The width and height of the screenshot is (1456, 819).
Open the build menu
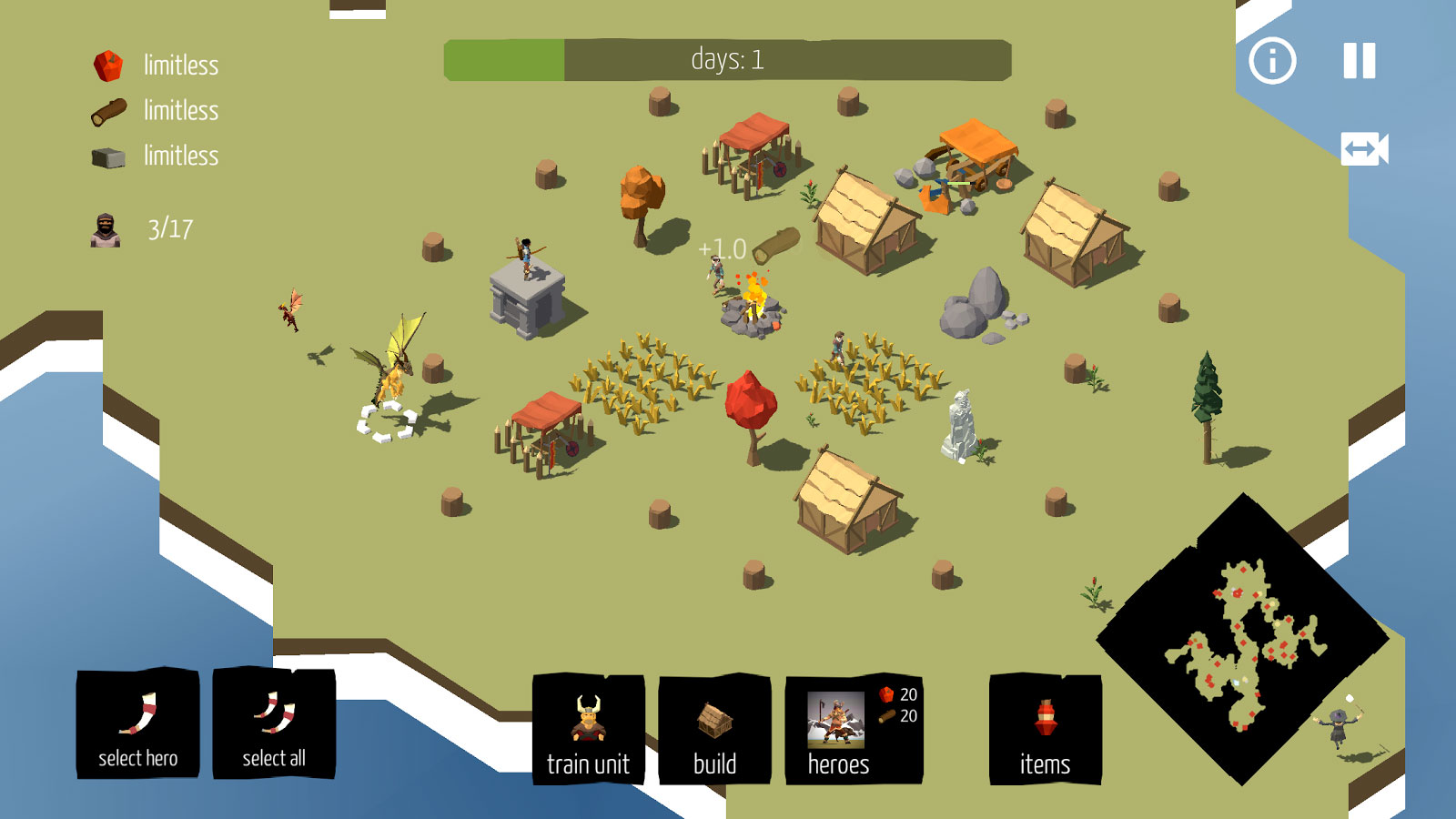714,730
